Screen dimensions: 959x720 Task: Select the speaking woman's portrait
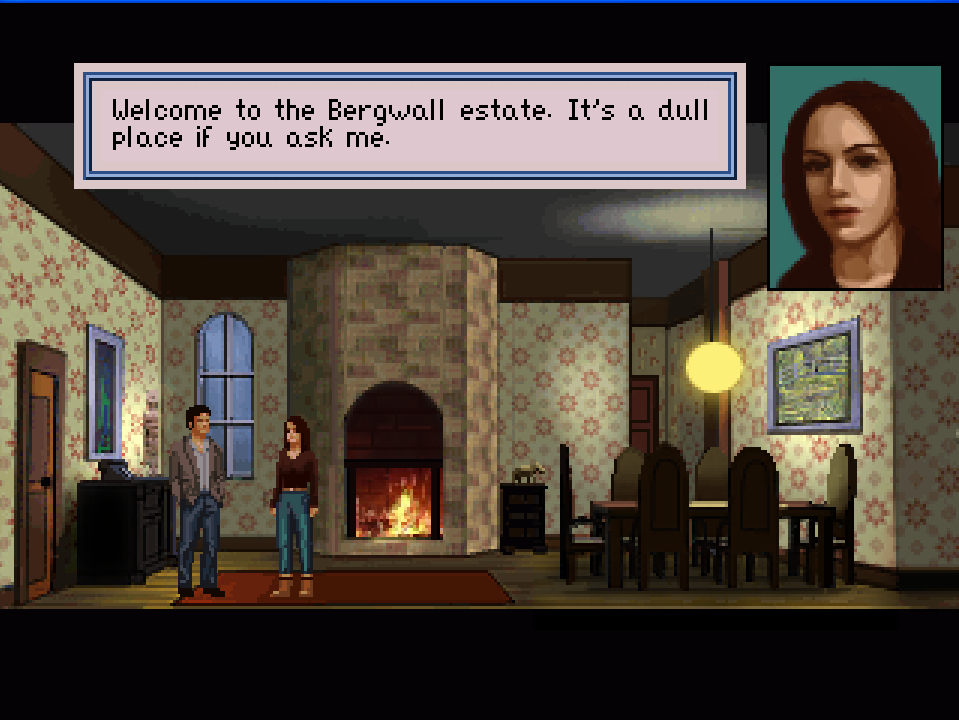(x=855, y=177)
